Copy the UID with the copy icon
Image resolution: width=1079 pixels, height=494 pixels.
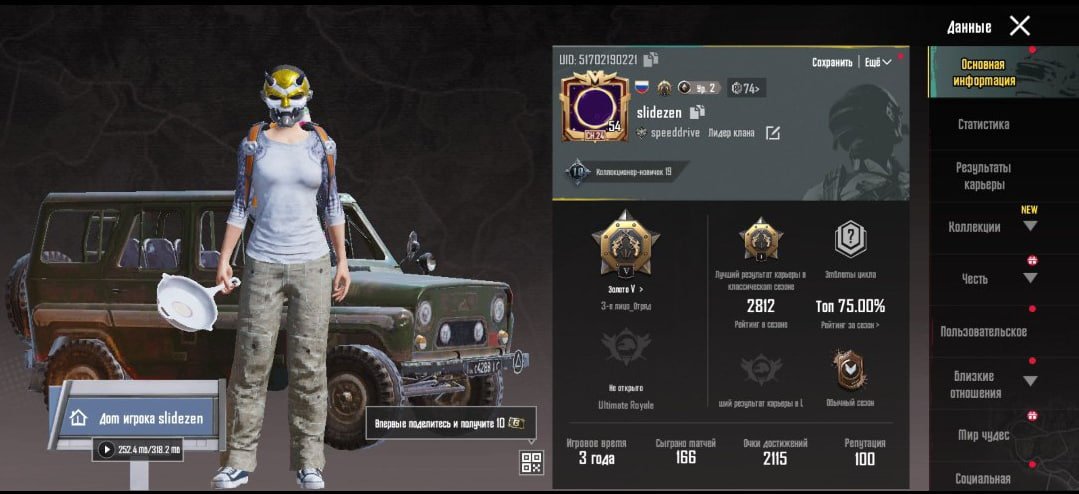[651, 60]
